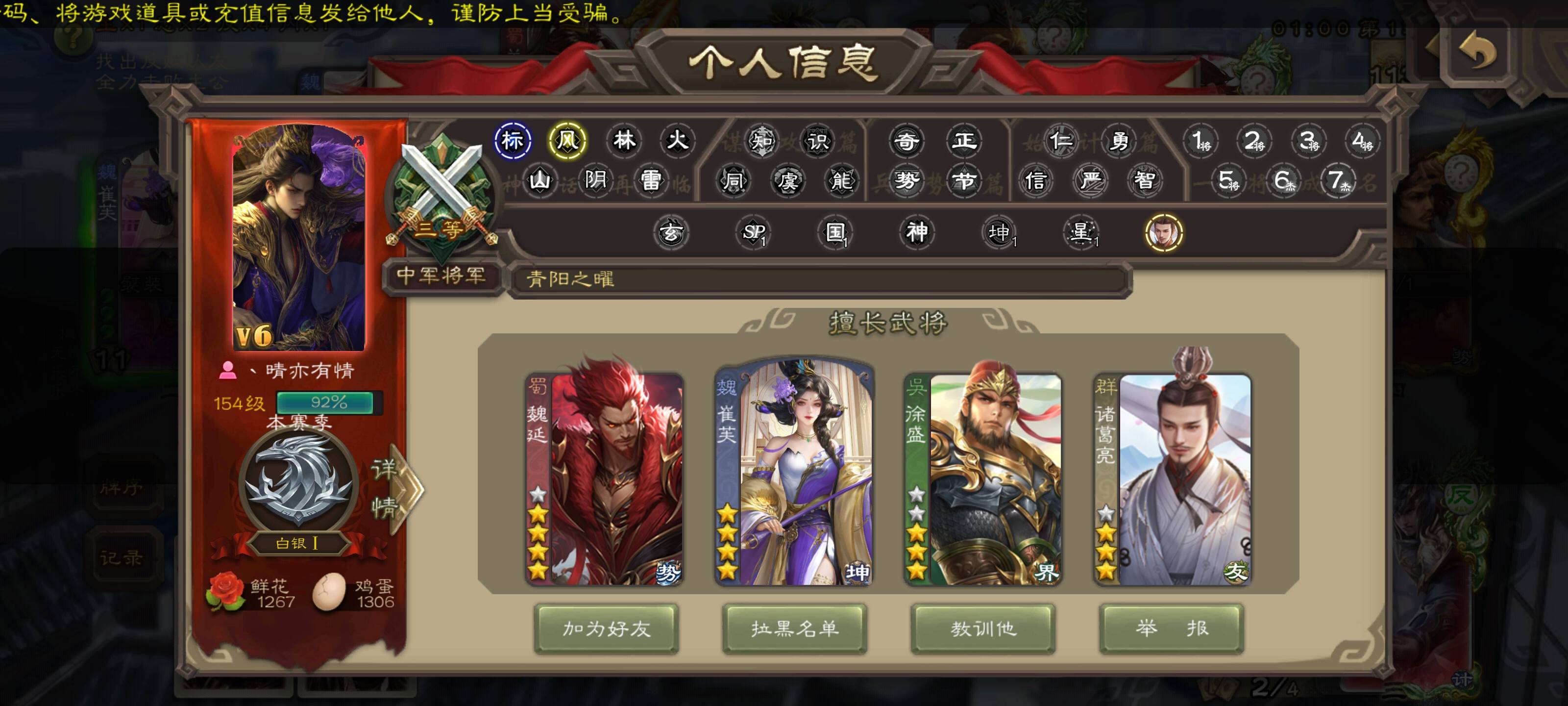The image size is (1568, 706).
Task: Report this player via 举报
Action: [x=1171, y=628]
